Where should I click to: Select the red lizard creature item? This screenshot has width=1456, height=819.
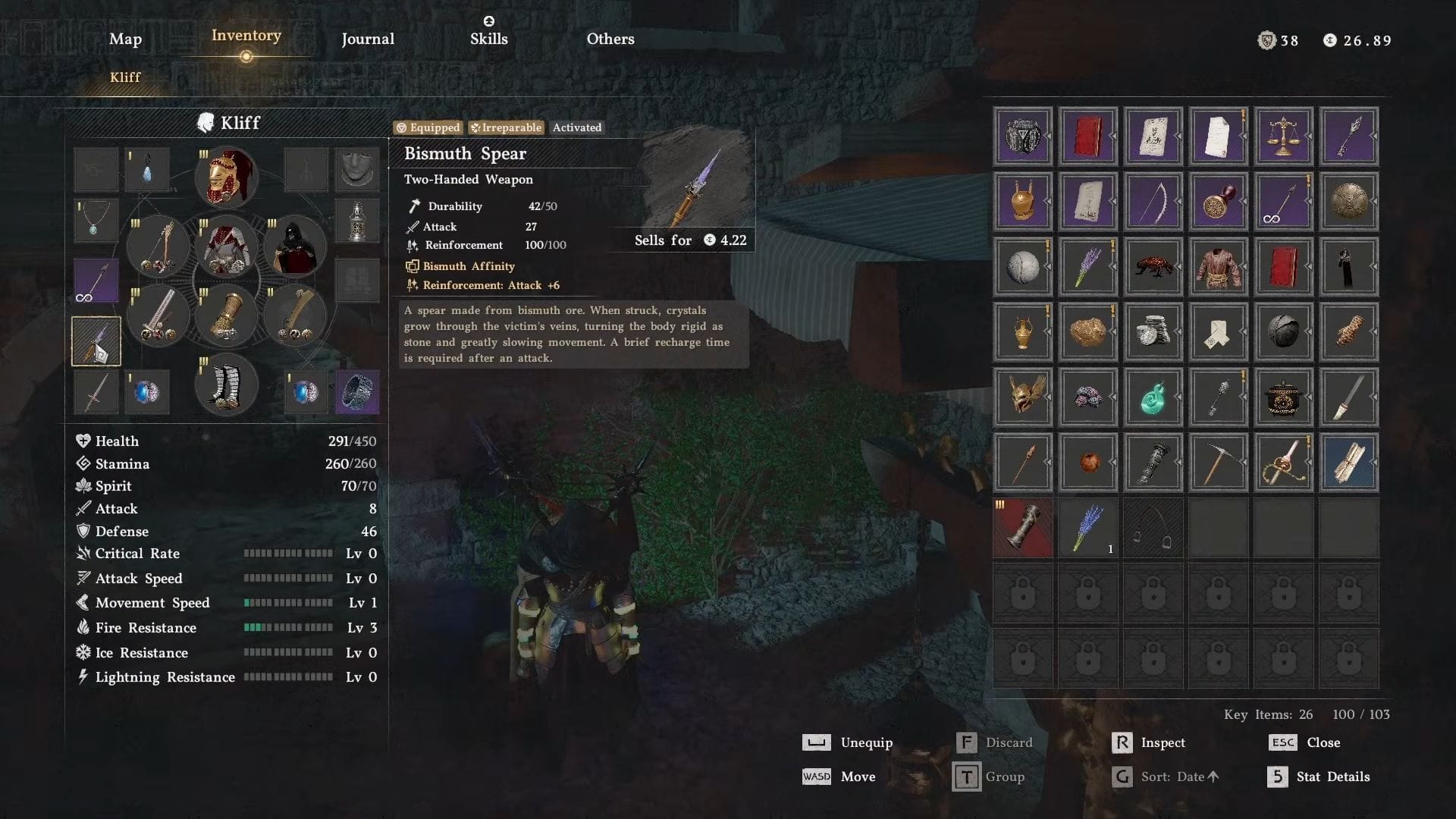click(x=1153, y=267)
